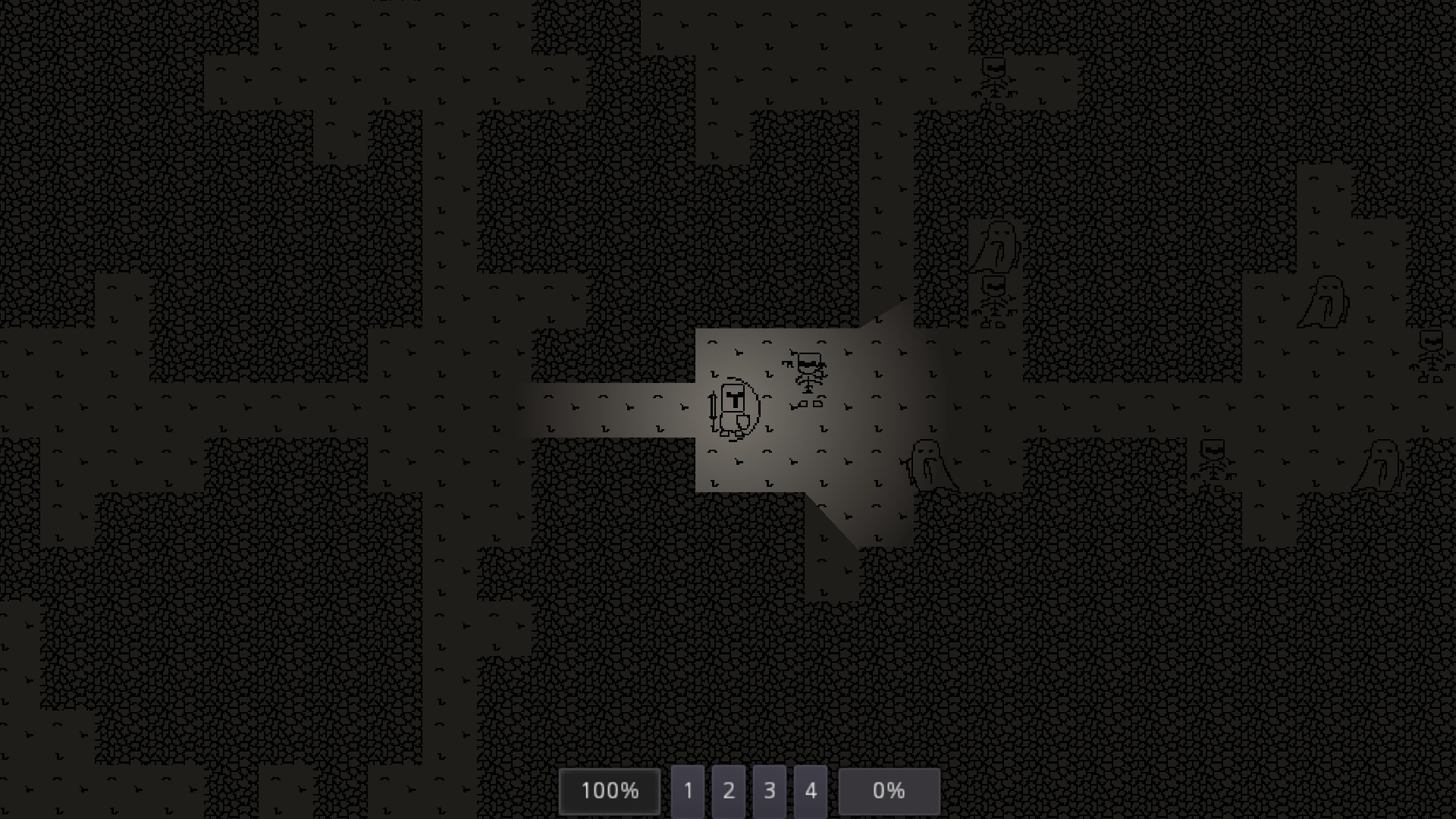The image size is (1456, 819).
Task: Select inventory slot 4
Action: tap(811, 791)
